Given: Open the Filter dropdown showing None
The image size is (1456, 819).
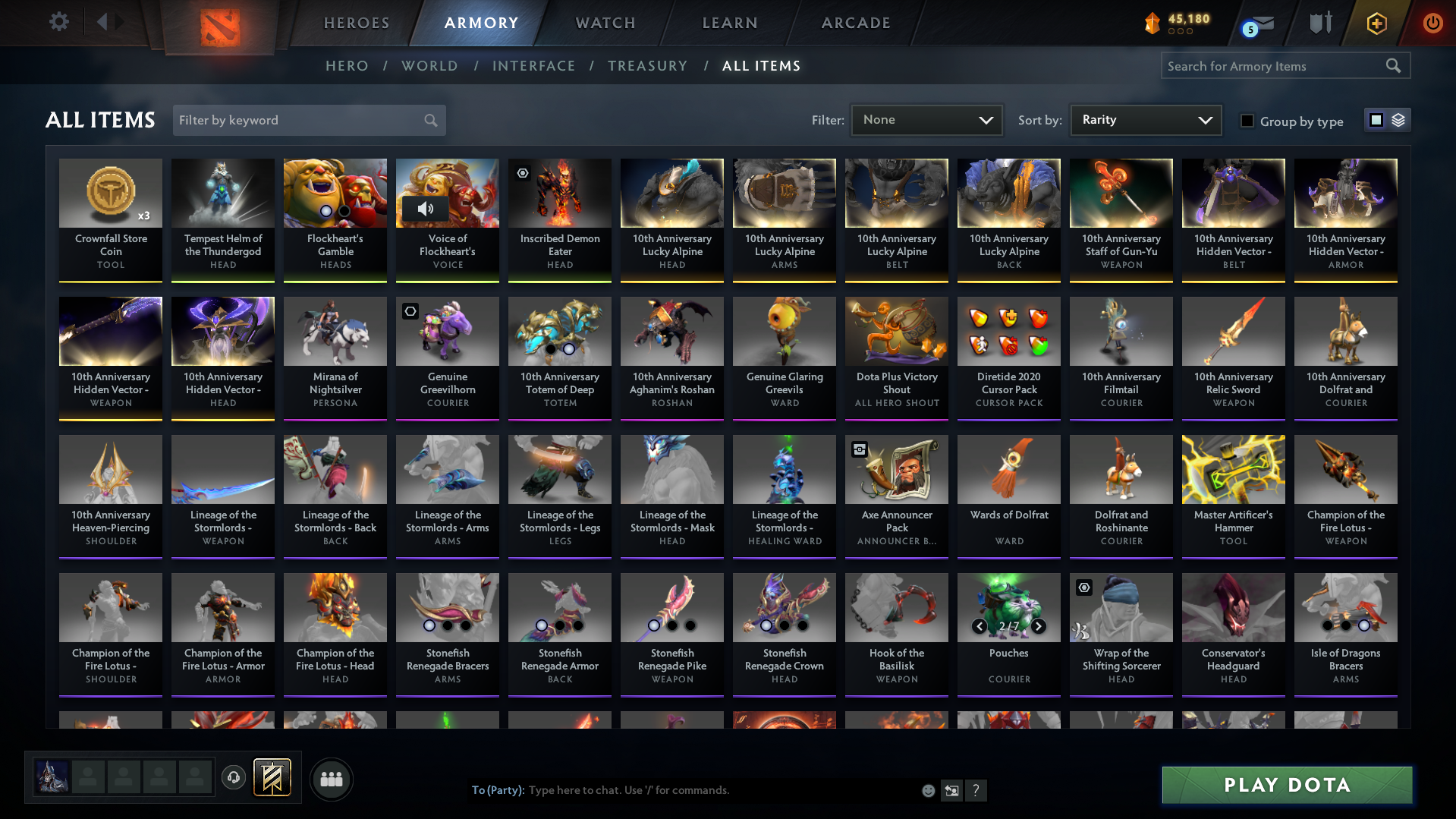Looking at the screenshot, I should pos(926,120).
